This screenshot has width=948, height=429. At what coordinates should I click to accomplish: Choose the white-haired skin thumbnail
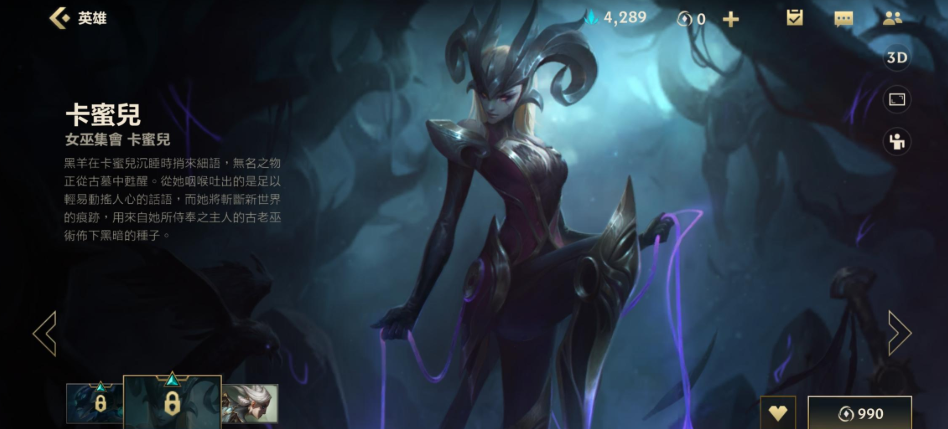(x=249, y=403)
